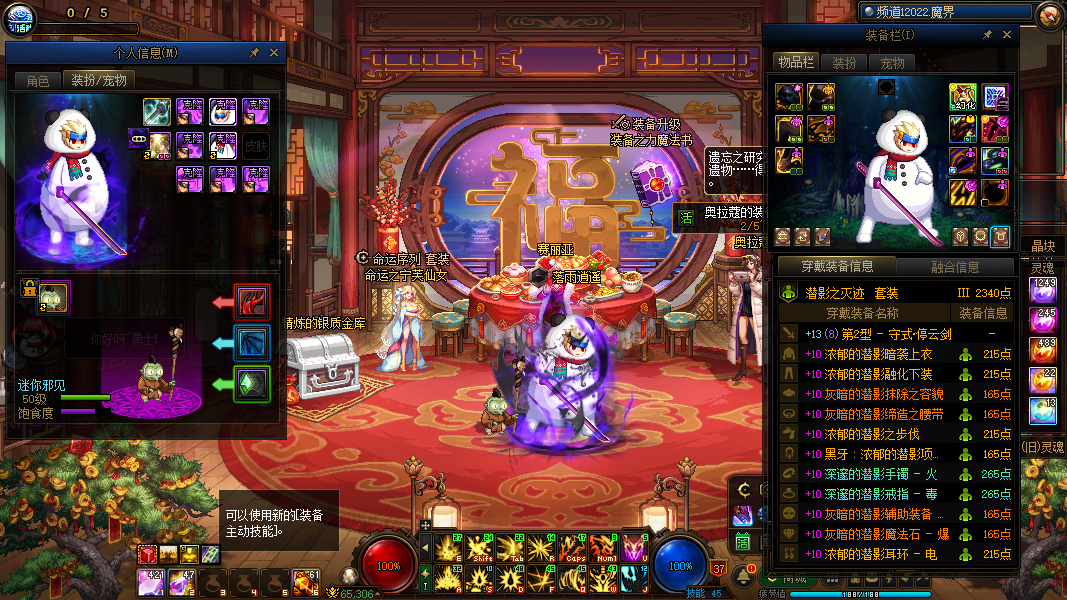
Task: Open the 宠物 pet tab in equipment window
Action: pyautogui.click(x=892, y=63)
